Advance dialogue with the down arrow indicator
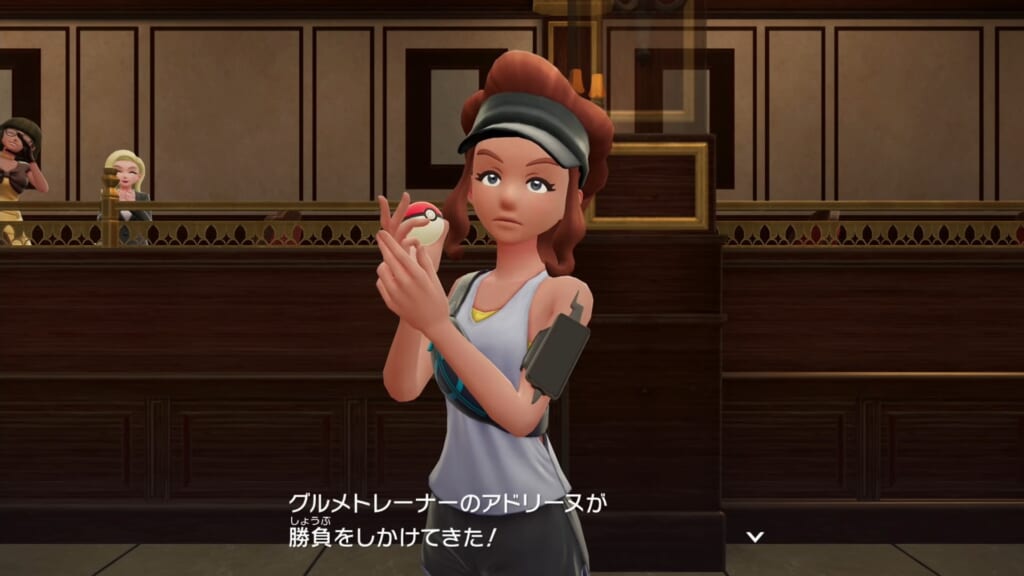Image resolution: width=1024 pixels, height=576 pixels. (756, 537)
